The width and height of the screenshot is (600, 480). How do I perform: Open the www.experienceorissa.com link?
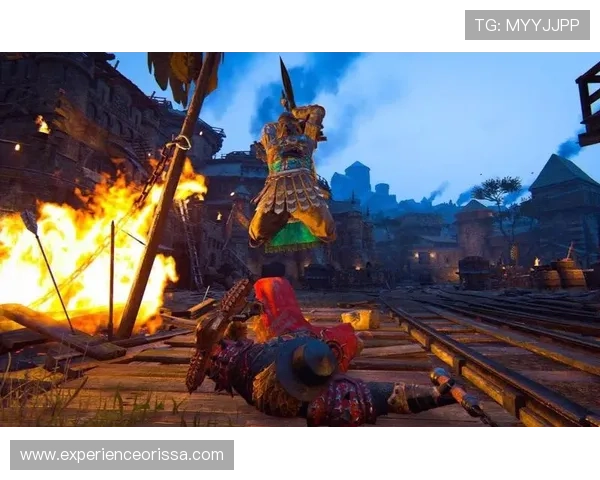[122, 455]
